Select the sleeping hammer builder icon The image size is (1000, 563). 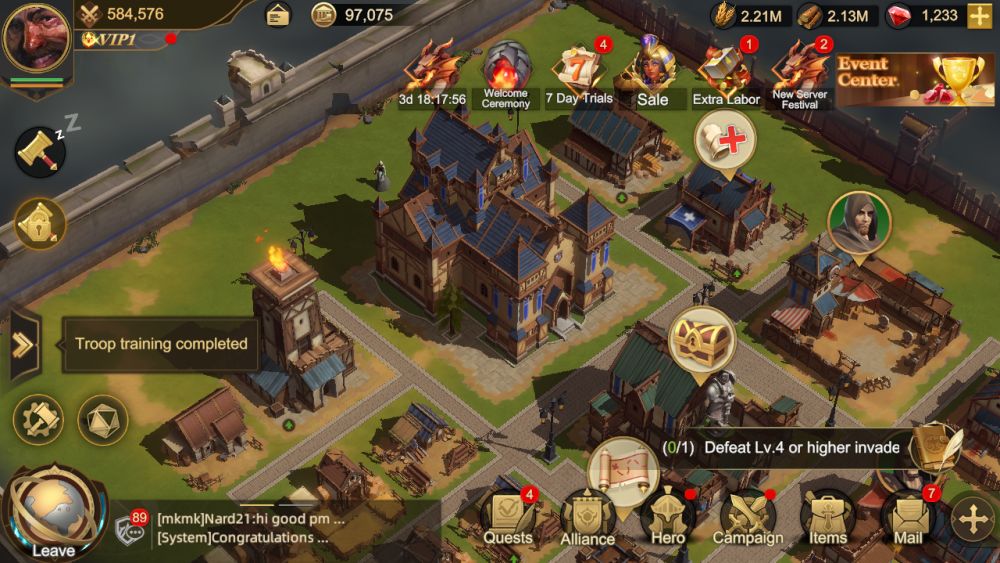41,152
